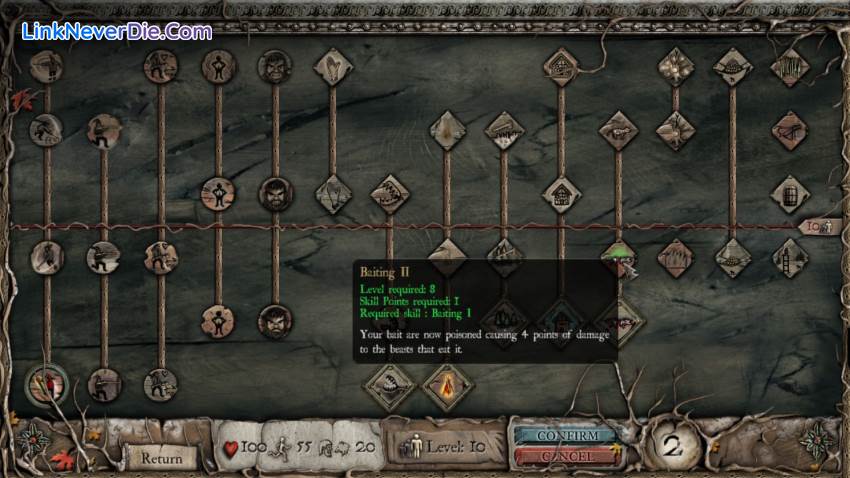Screen dimensions: 850x478
Task: Choose the green-glowing Baiting II skill node
Action: [618, 254]
